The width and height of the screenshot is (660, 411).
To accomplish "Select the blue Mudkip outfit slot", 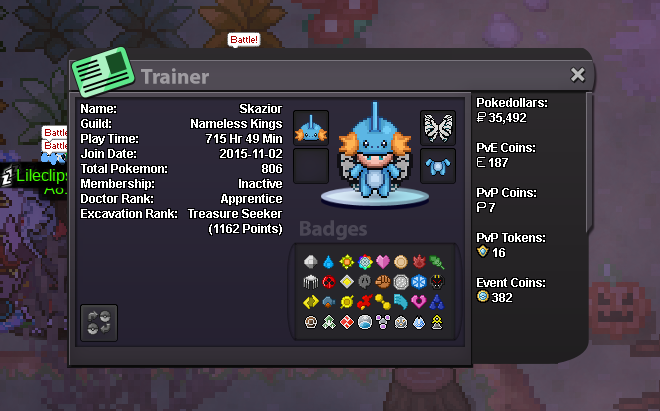I will (438, 166).
